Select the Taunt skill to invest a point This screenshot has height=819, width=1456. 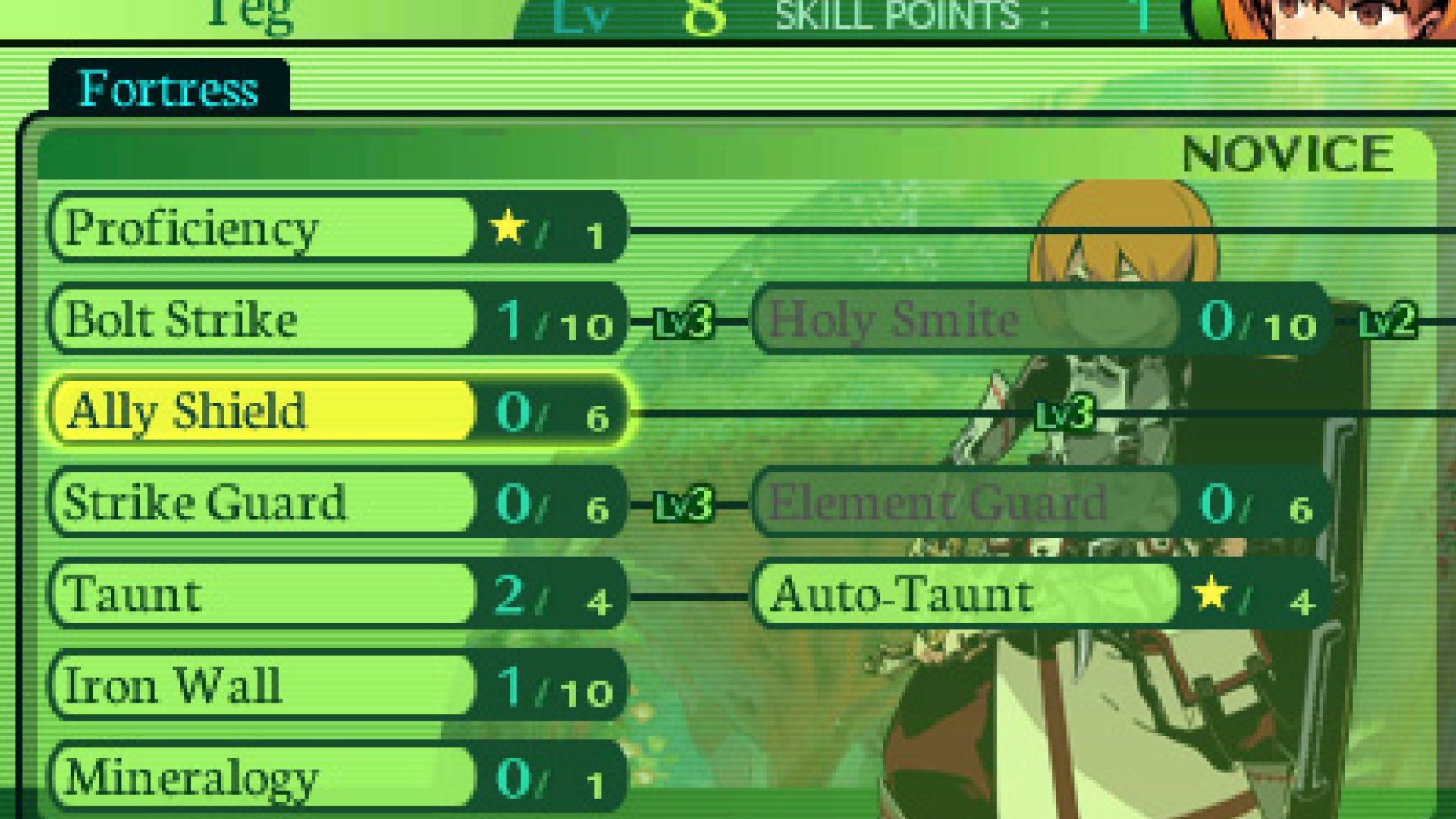[227, 594]
